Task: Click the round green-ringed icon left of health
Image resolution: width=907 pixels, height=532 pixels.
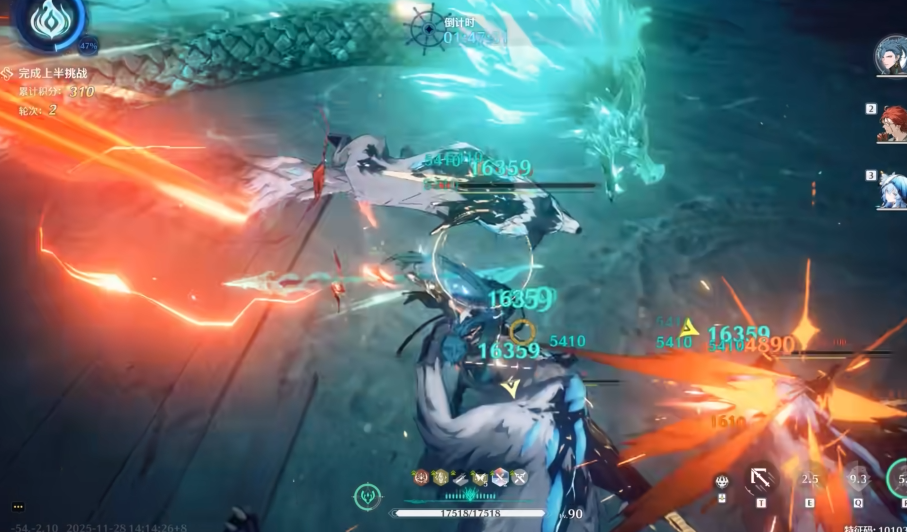Action: [367, 495]
